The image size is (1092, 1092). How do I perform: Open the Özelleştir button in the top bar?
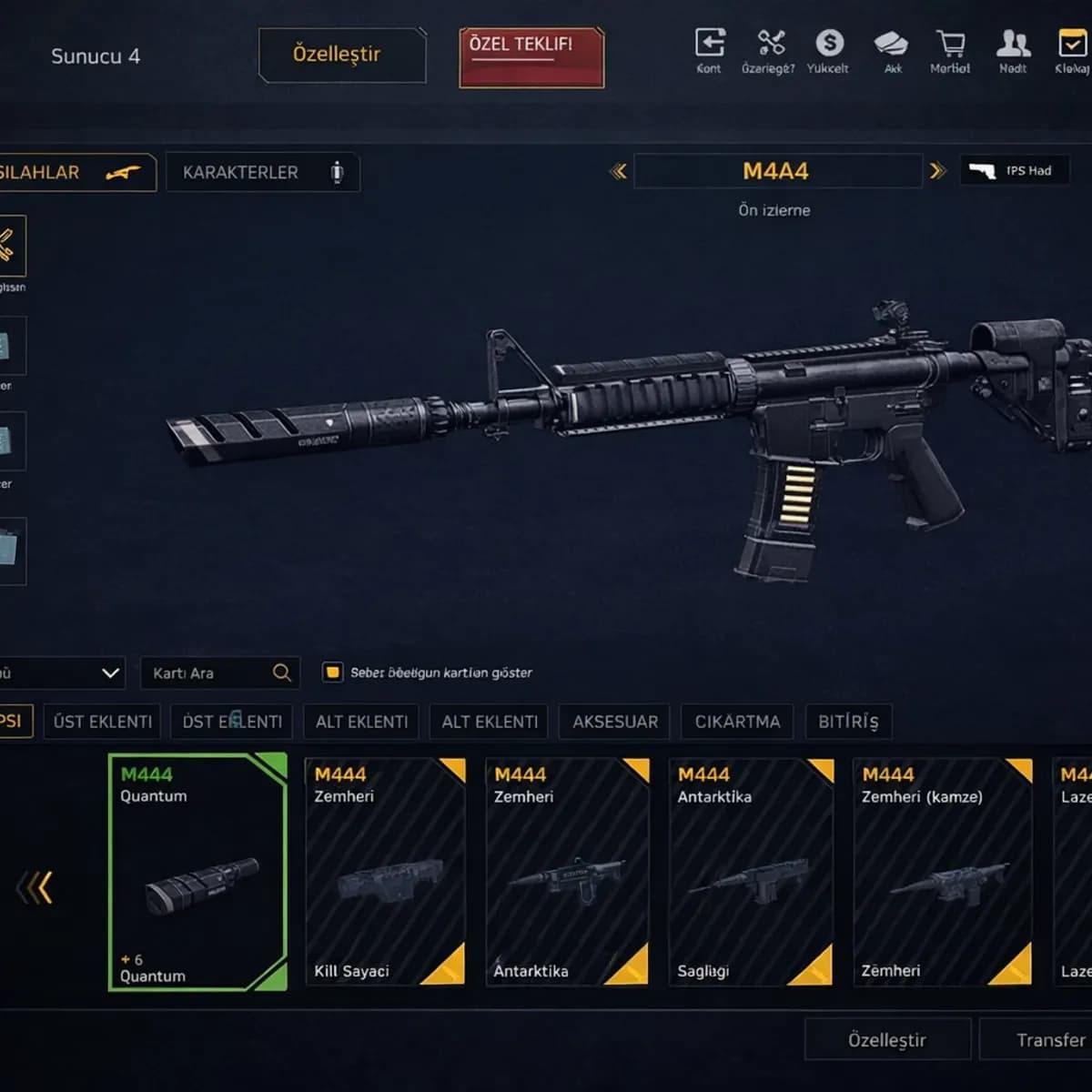click(341, 55)
